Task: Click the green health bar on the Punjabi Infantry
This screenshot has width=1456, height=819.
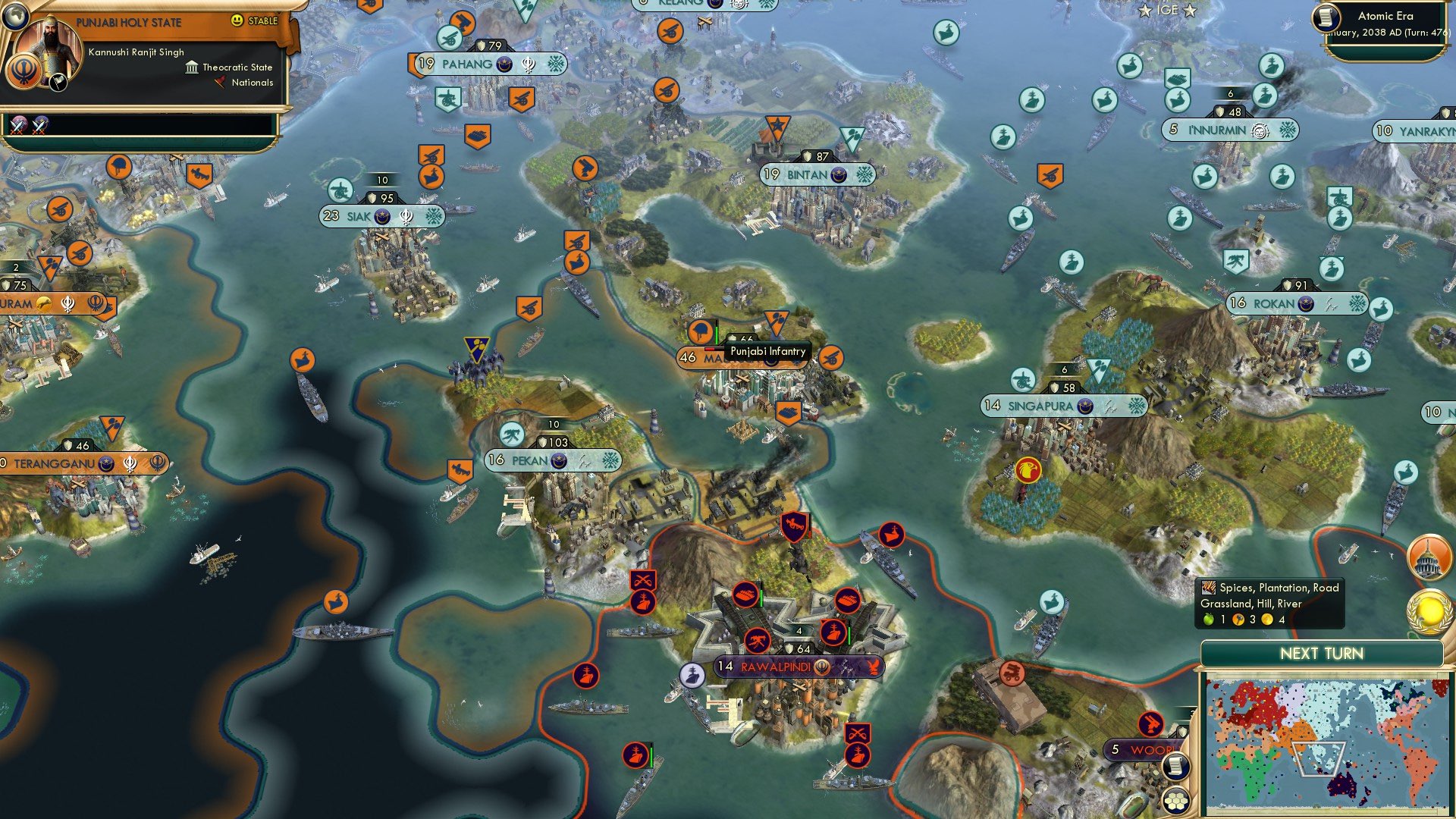Action: click(717, 334)
